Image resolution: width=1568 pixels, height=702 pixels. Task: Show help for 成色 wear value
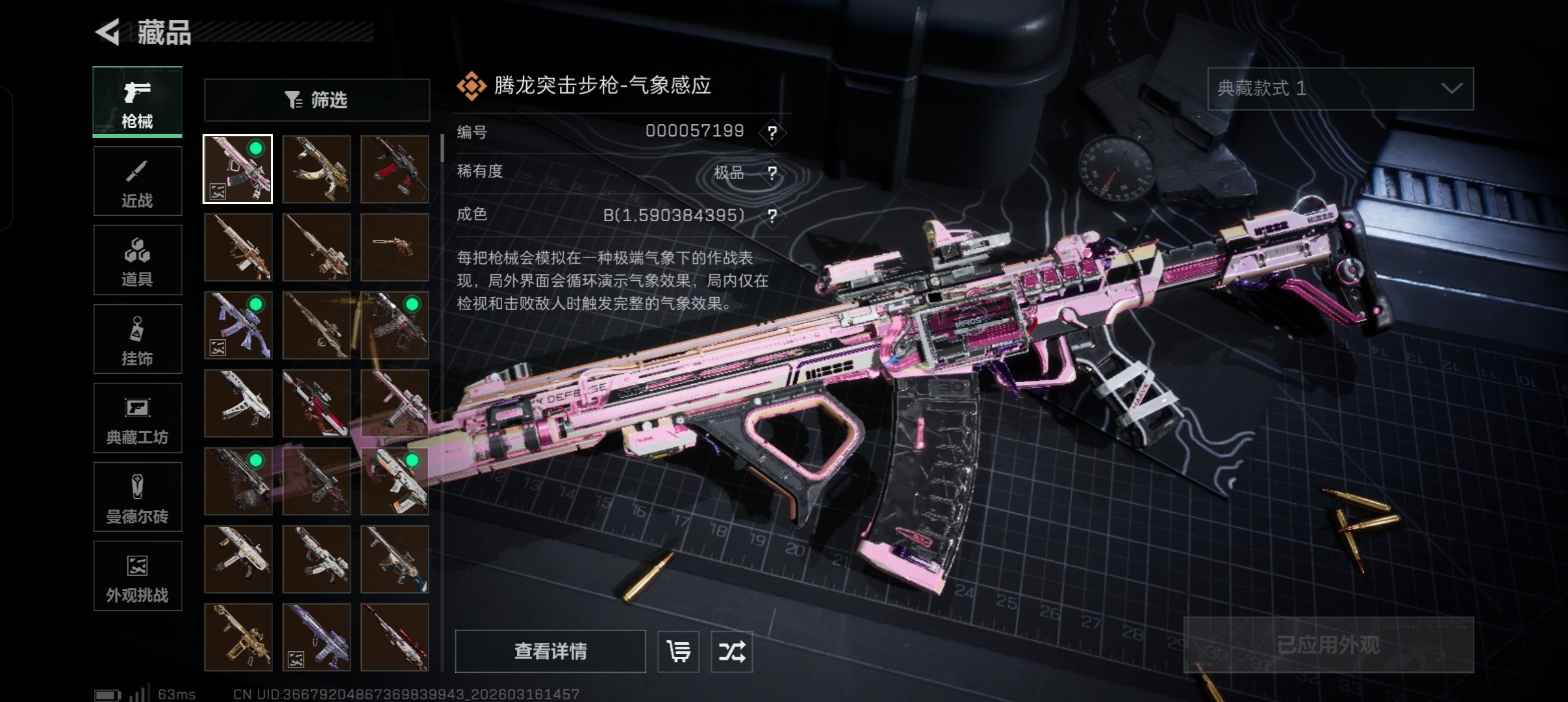[x=772, y=215]
